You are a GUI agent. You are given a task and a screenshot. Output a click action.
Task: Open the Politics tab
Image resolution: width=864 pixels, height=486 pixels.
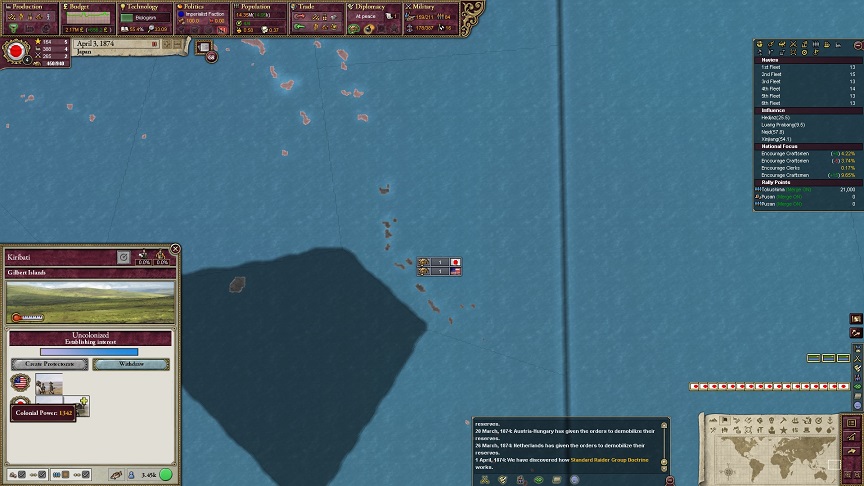pos(202,7)
